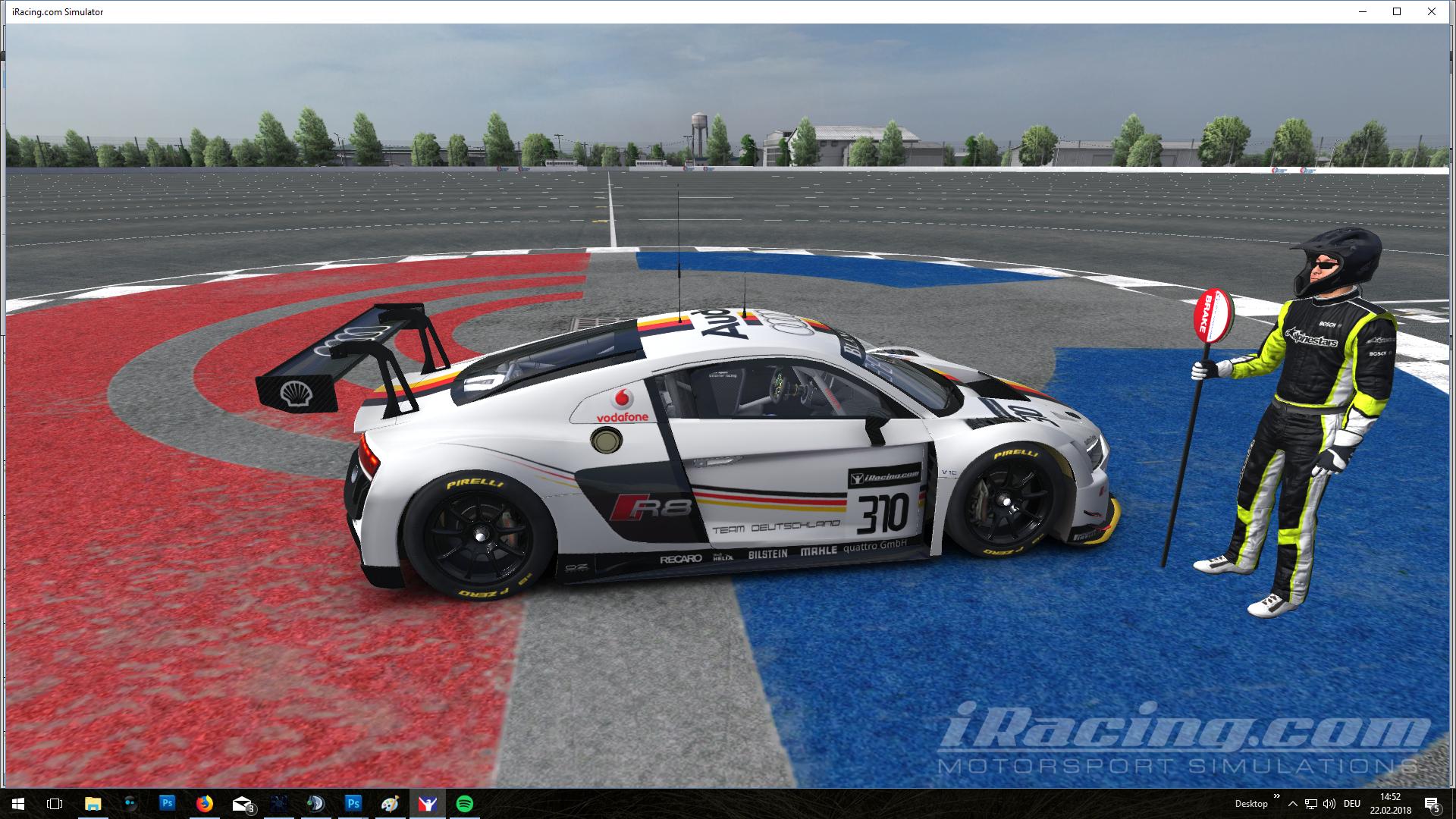Open the taskbar app showing 3 notifications
Image resolution: width=1456 pixels, height=819 pixels.
pos(243,803)
